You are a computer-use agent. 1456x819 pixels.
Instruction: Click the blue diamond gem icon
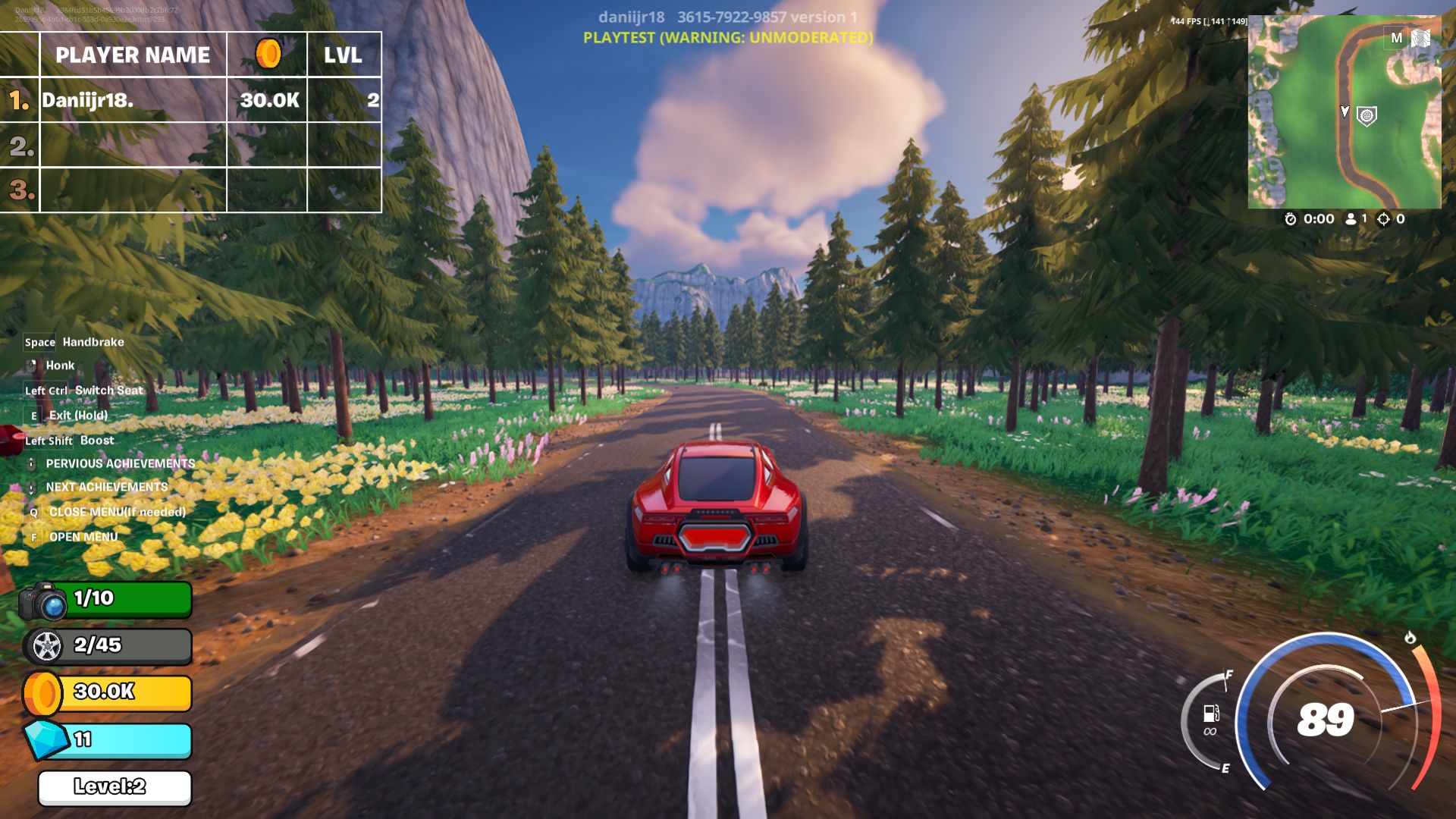pos(47,739)
